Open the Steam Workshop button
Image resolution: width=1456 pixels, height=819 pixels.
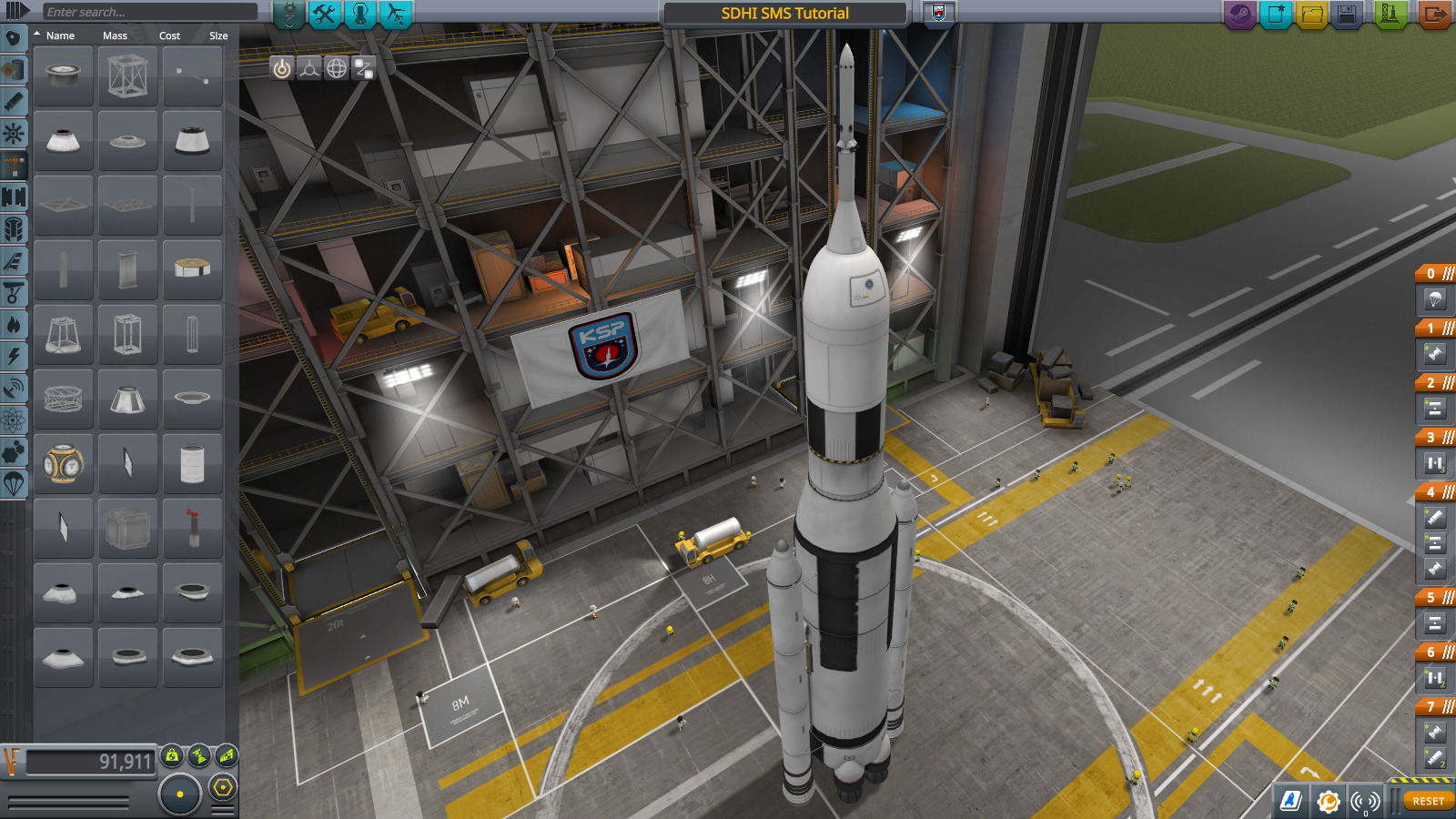pyautogui.click(x=1239, y=15)
